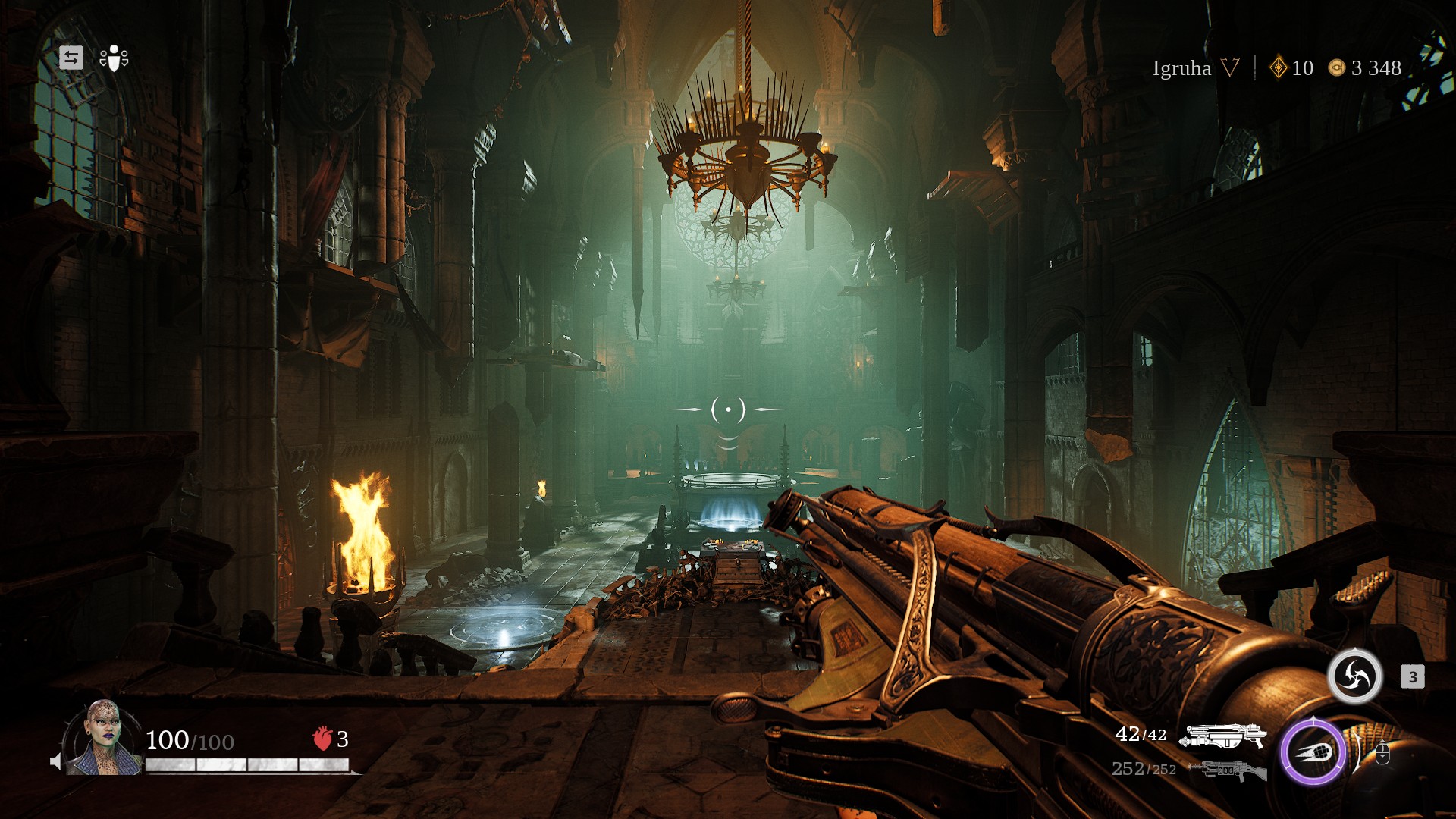Click the orange diamond level icon
The width and height of the screenshot is (1456, 819).
coord(1279,68)
